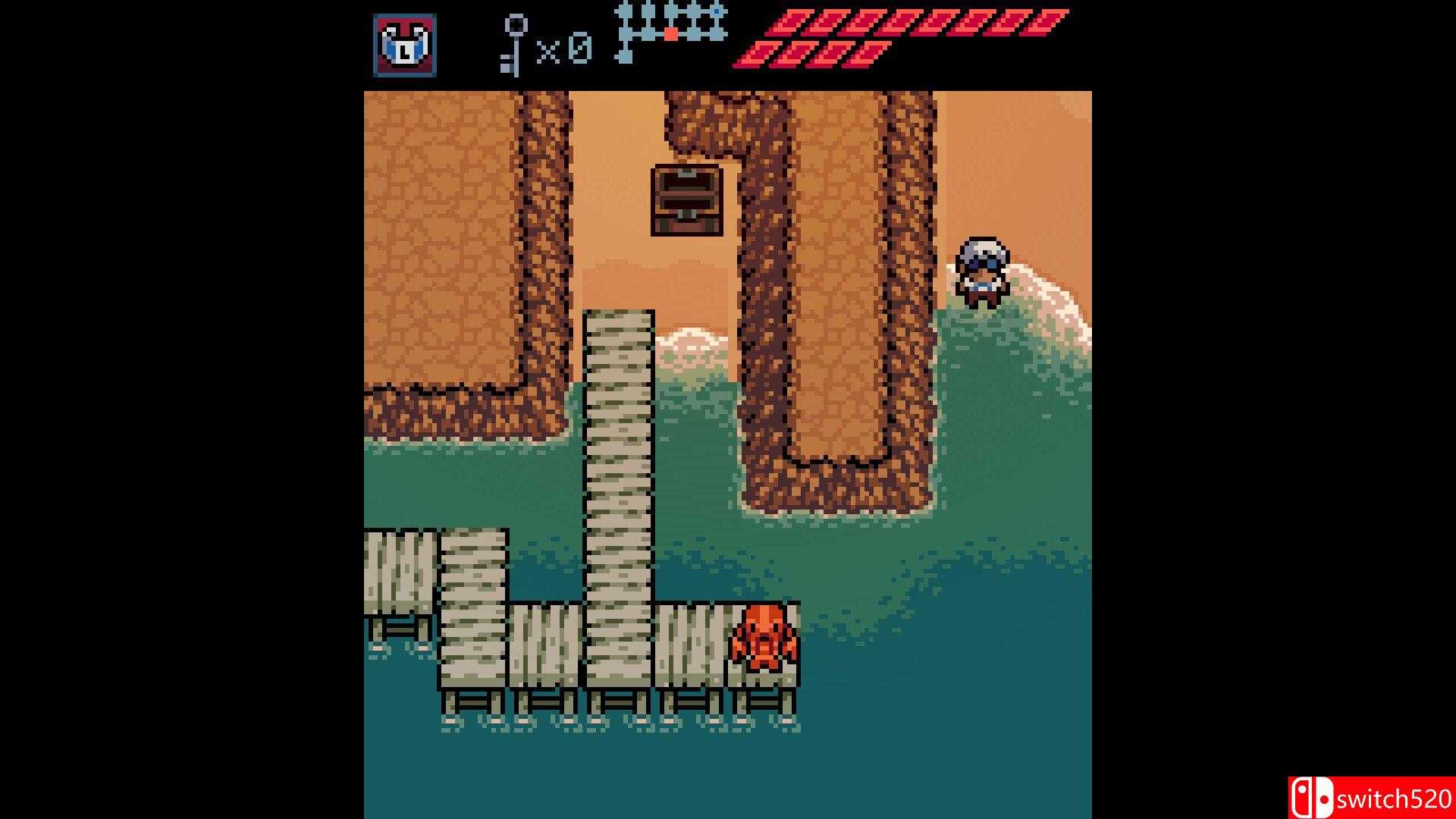Click the red current-room marker on the map

pos(670,34)
